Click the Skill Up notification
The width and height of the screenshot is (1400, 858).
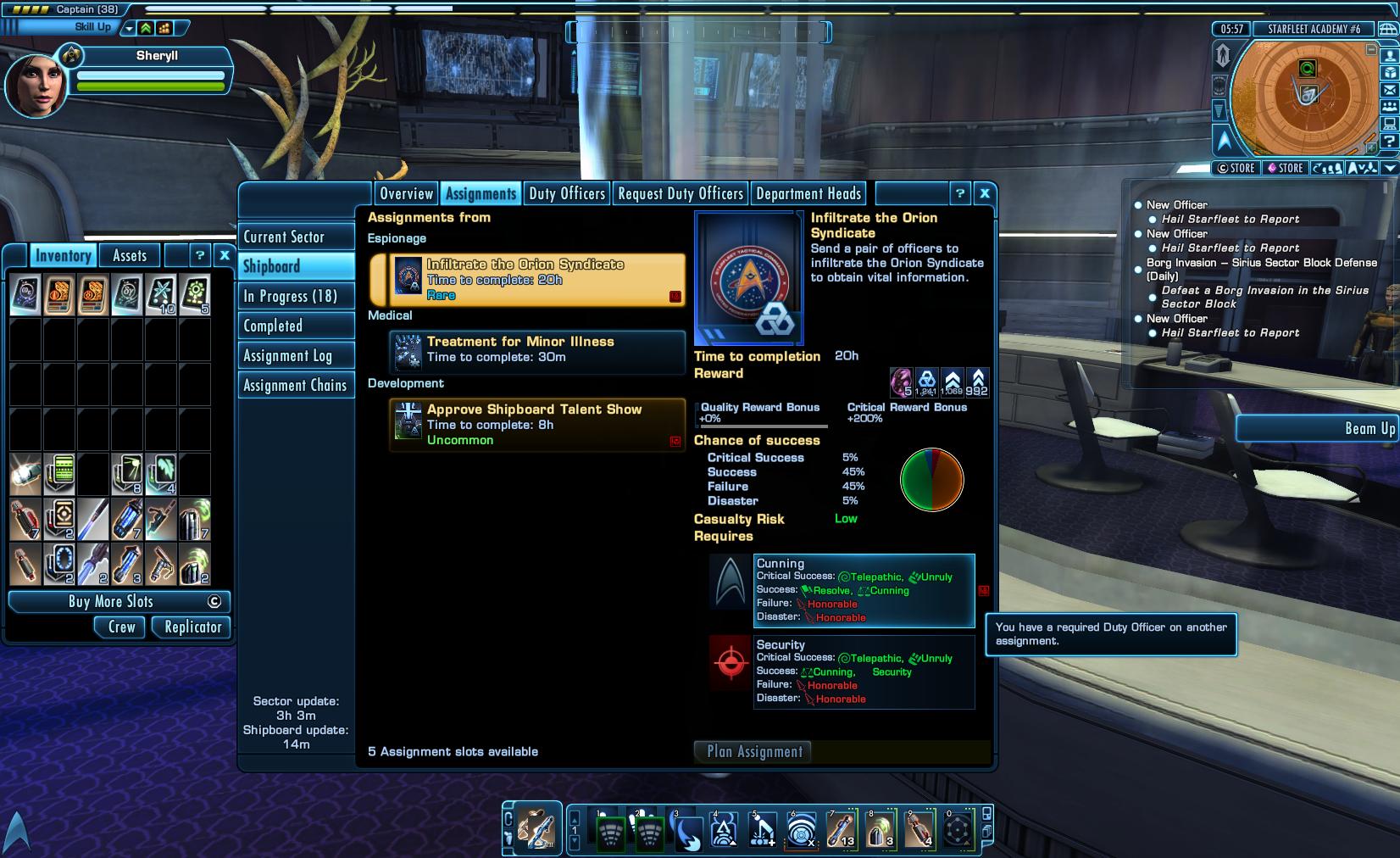tap(92, 27)
